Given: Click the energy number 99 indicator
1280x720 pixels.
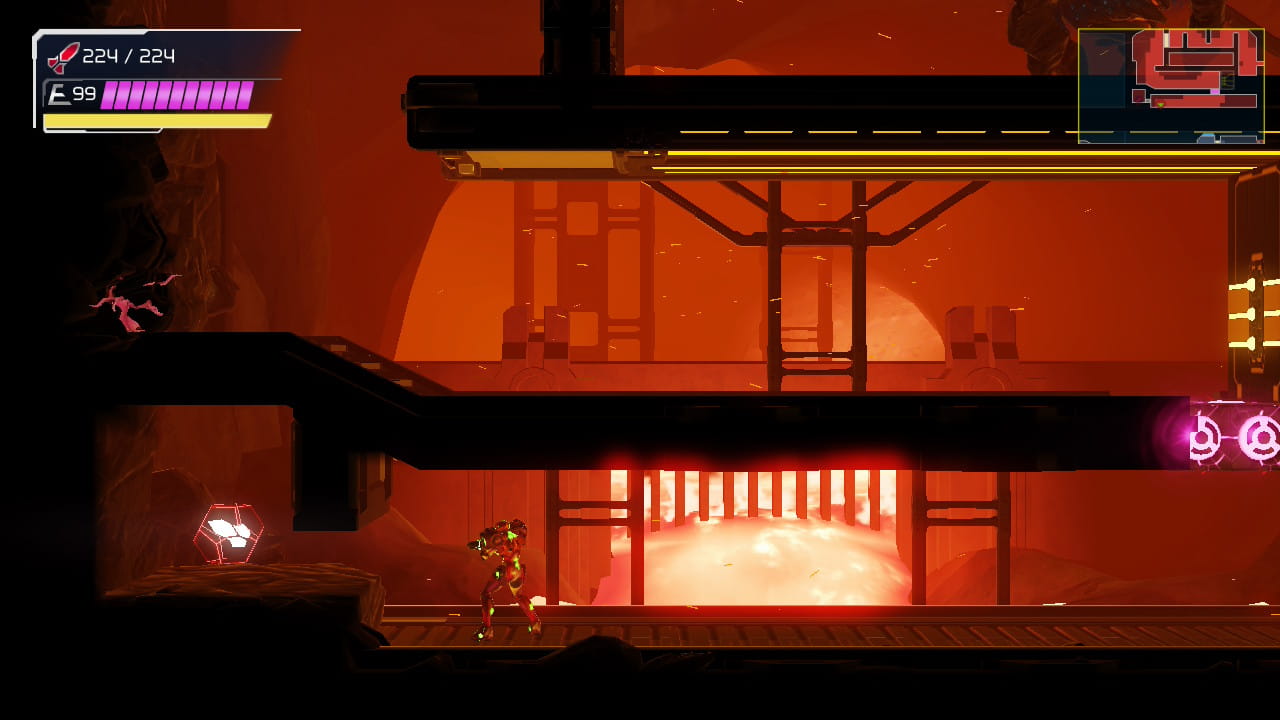Looking at the screenshot, I should pyautogui.click(x=84, y=92).
